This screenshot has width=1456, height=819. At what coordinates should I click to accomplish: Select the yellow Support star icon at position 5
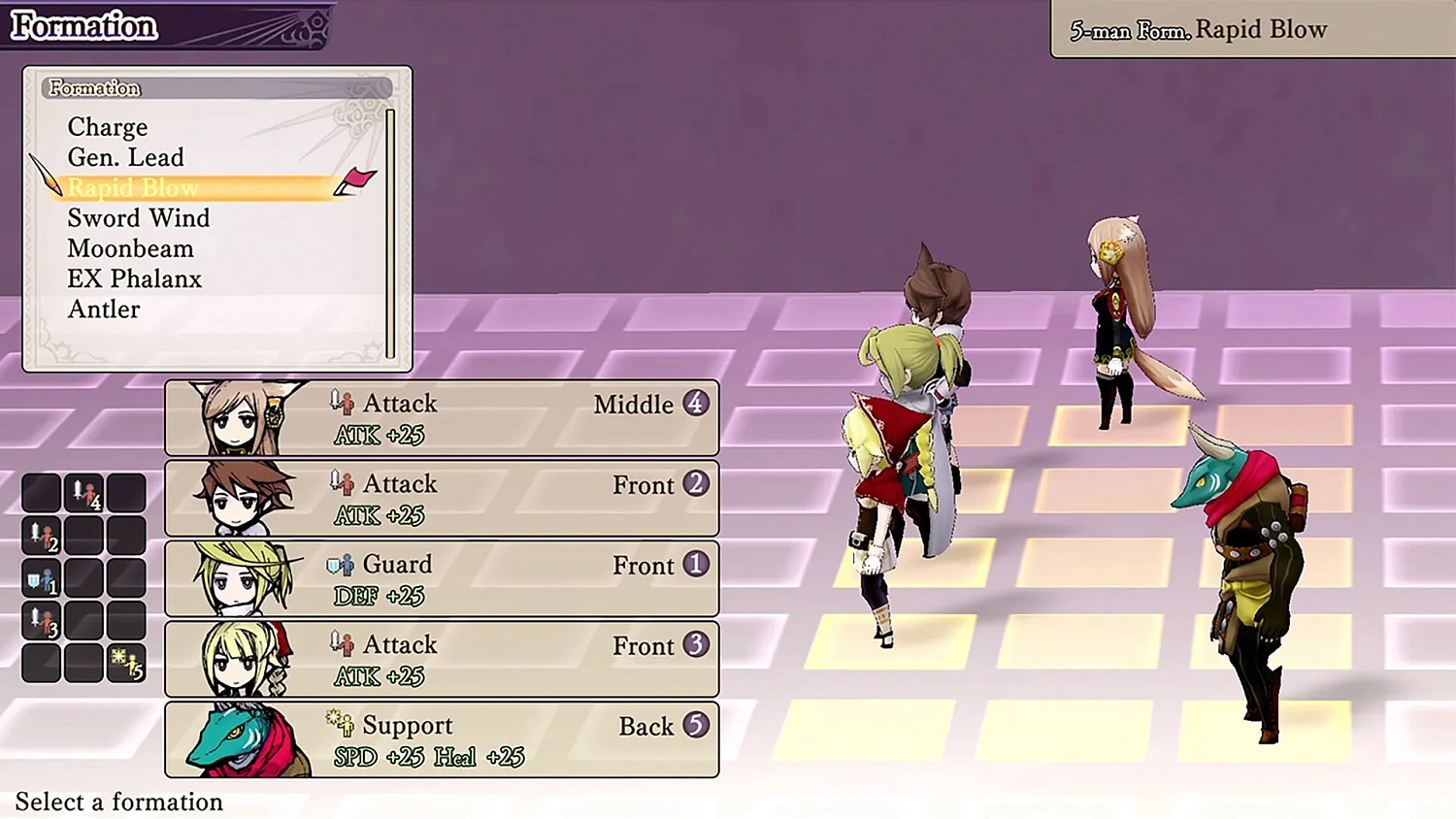[122, 662]
